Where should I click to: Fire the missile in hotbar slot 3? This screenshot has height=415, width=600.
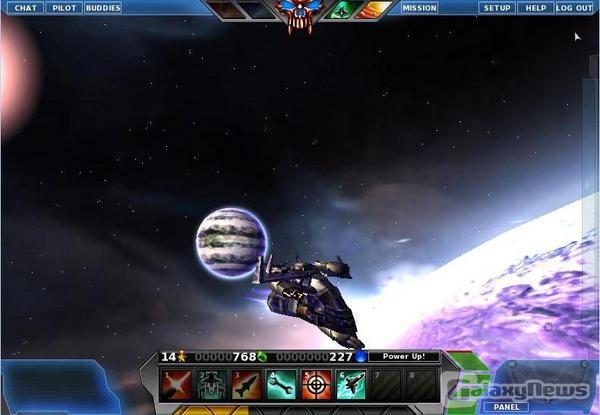(x=247, y=385)
